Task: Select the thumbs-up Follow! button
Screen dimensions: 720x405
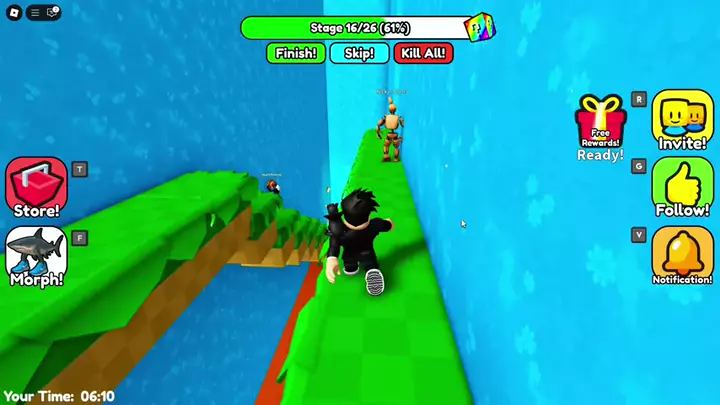Action: pos(682,187)
